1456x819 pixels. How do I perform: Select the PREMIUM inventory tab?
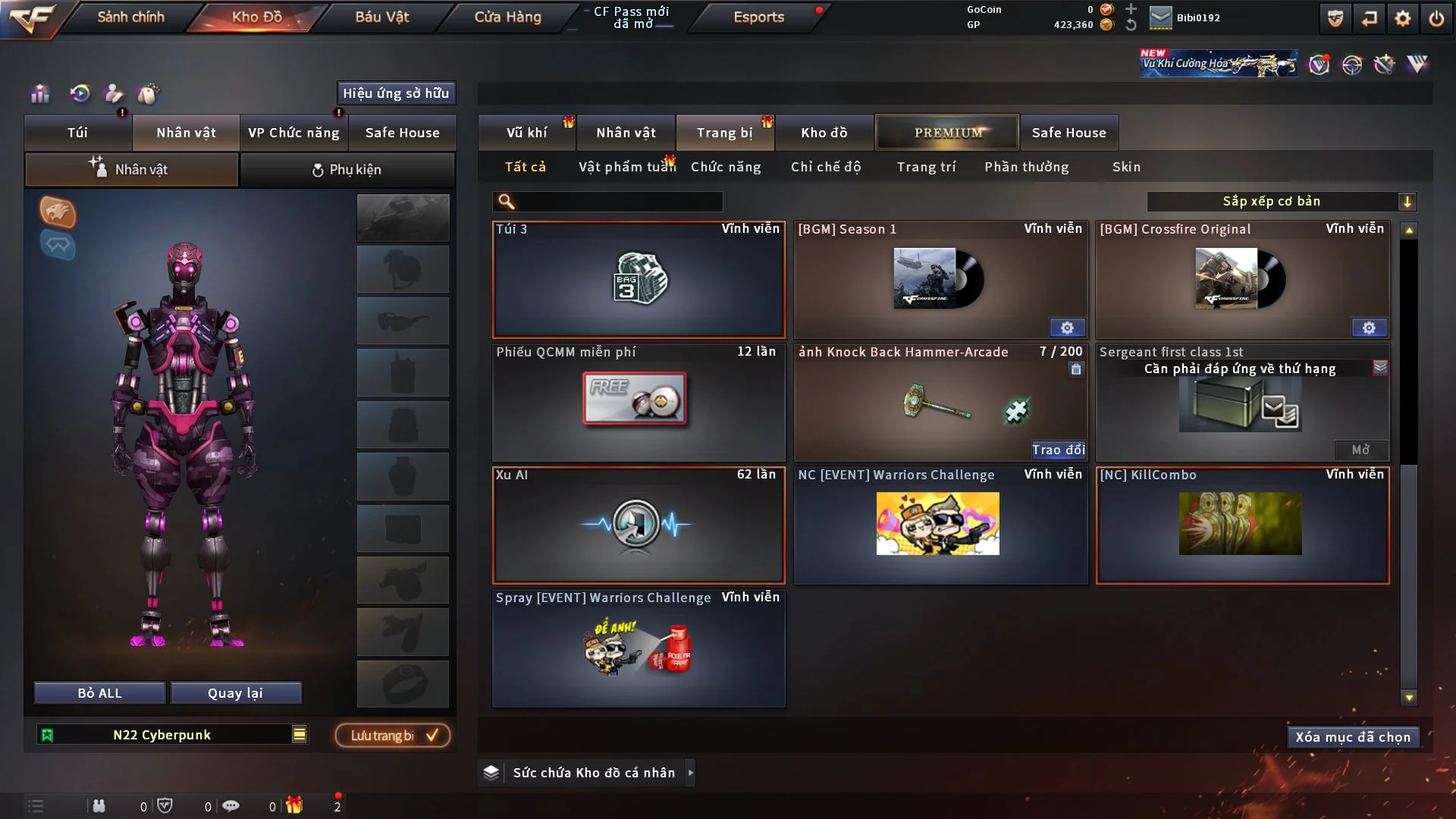coord(947,133)
